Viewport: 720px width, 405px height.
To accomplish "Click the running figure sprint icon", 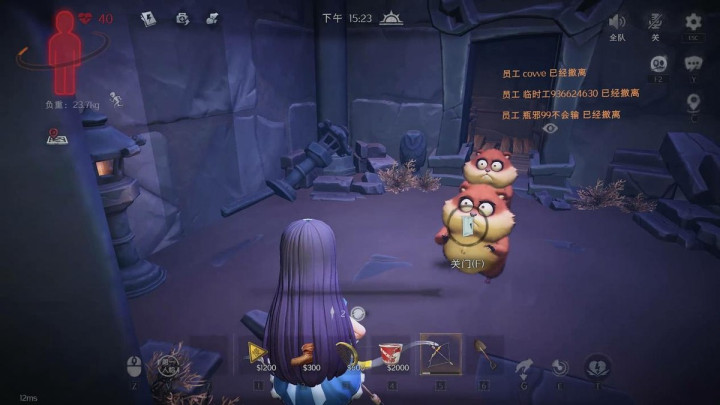I will 116,98.
